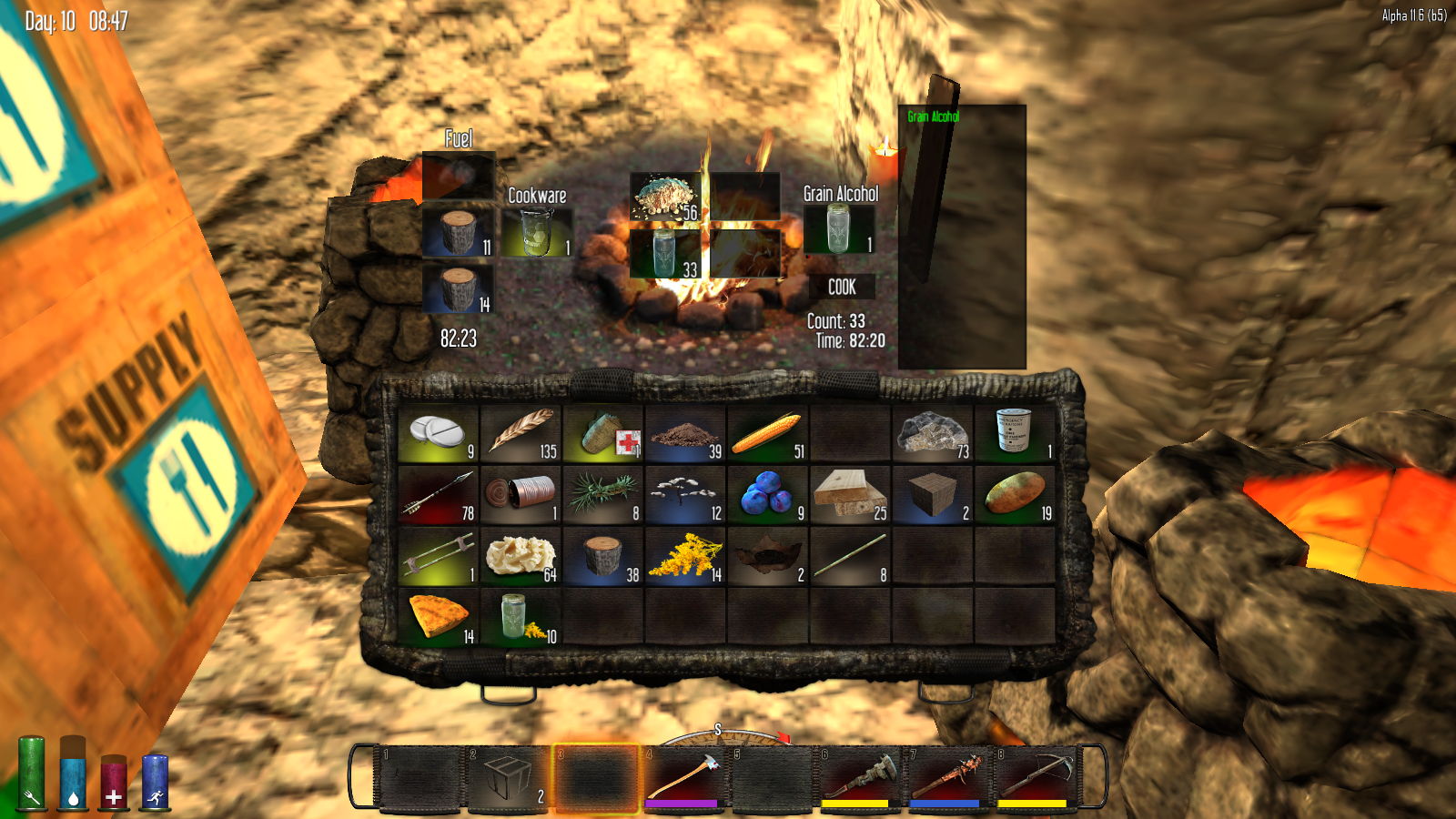This screenshot has width=1456, height=819.
Task: Equip the crossbow in hotbar slot 8
Action: 1034,776
